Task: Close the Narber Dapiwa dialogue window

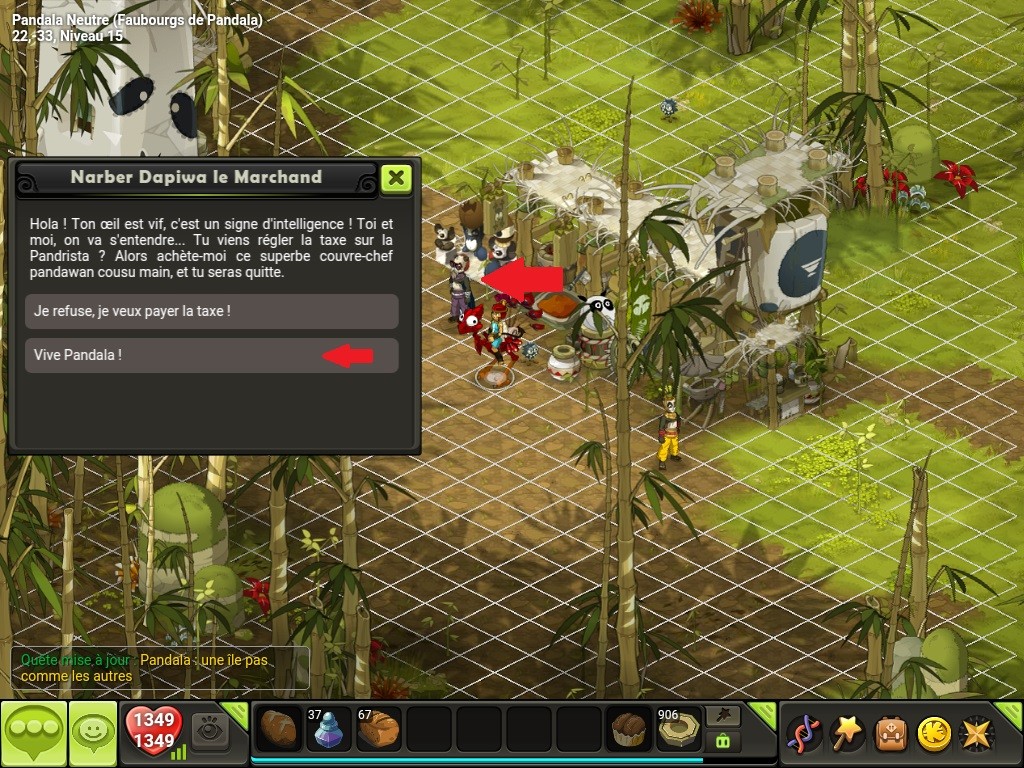Action: 397,178
